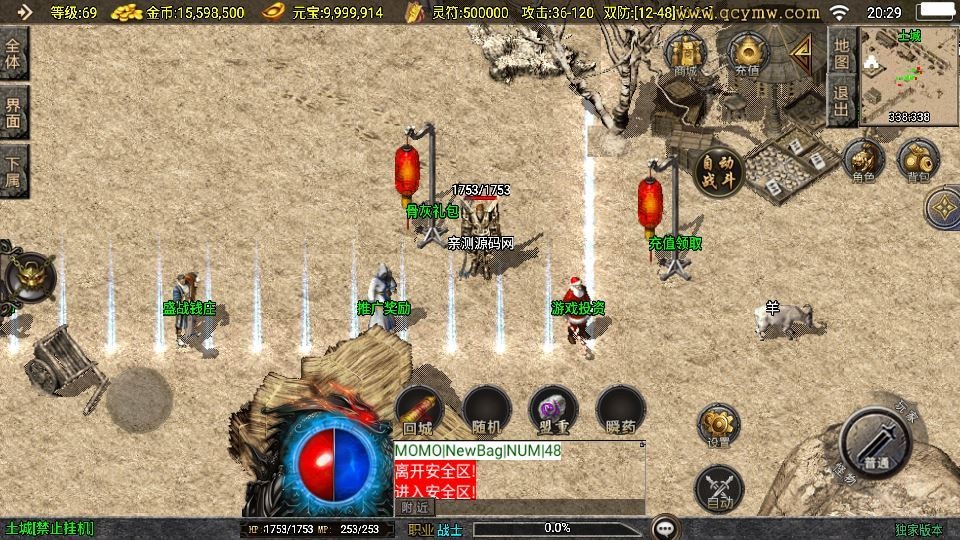Toggle the 自动战斗 auto-battle button

click(718, 173)
